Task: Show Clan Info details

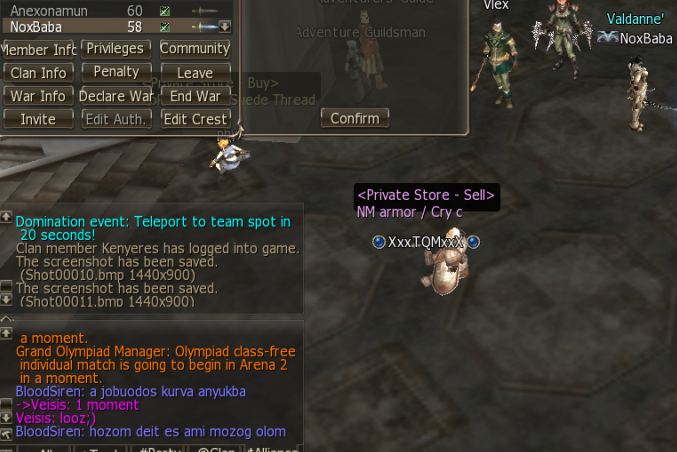Action: 39,73
